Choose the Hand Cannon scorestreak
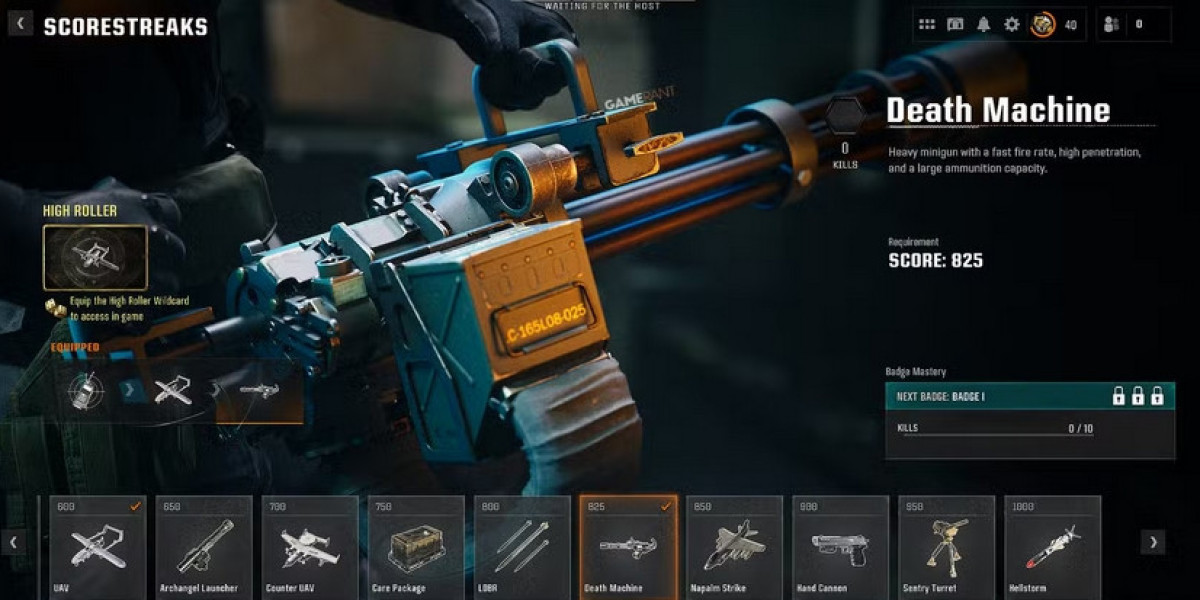Viewport: 1200px width, 600px height. coord(841,547)
